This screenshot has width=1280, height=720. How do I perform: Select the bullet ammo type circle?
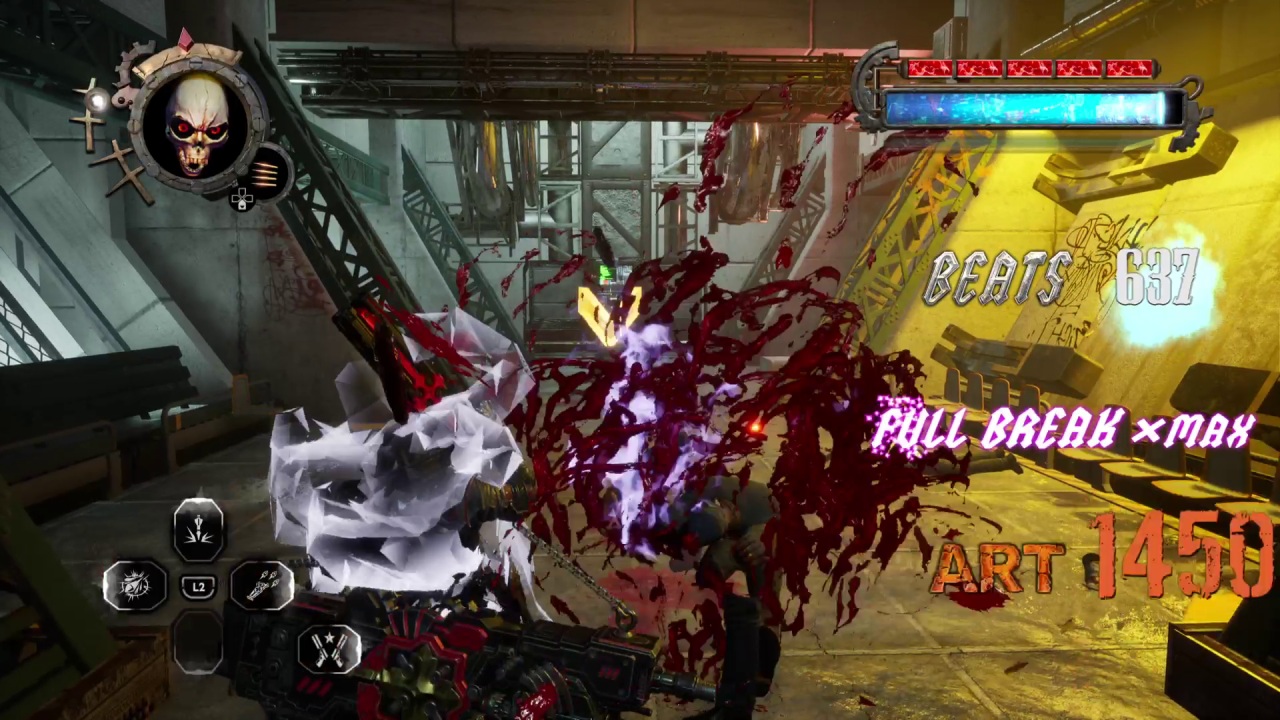coord(265,172)
